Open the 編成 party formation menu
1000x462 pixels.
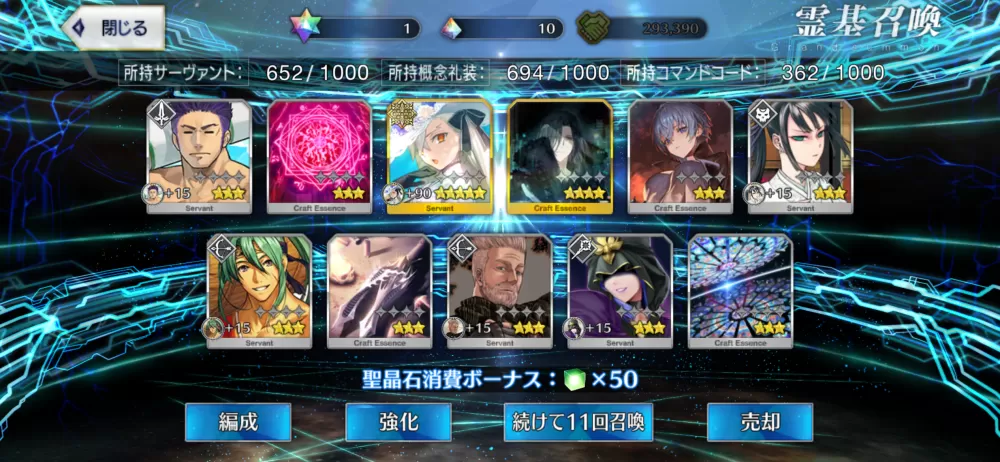(238, 422)
